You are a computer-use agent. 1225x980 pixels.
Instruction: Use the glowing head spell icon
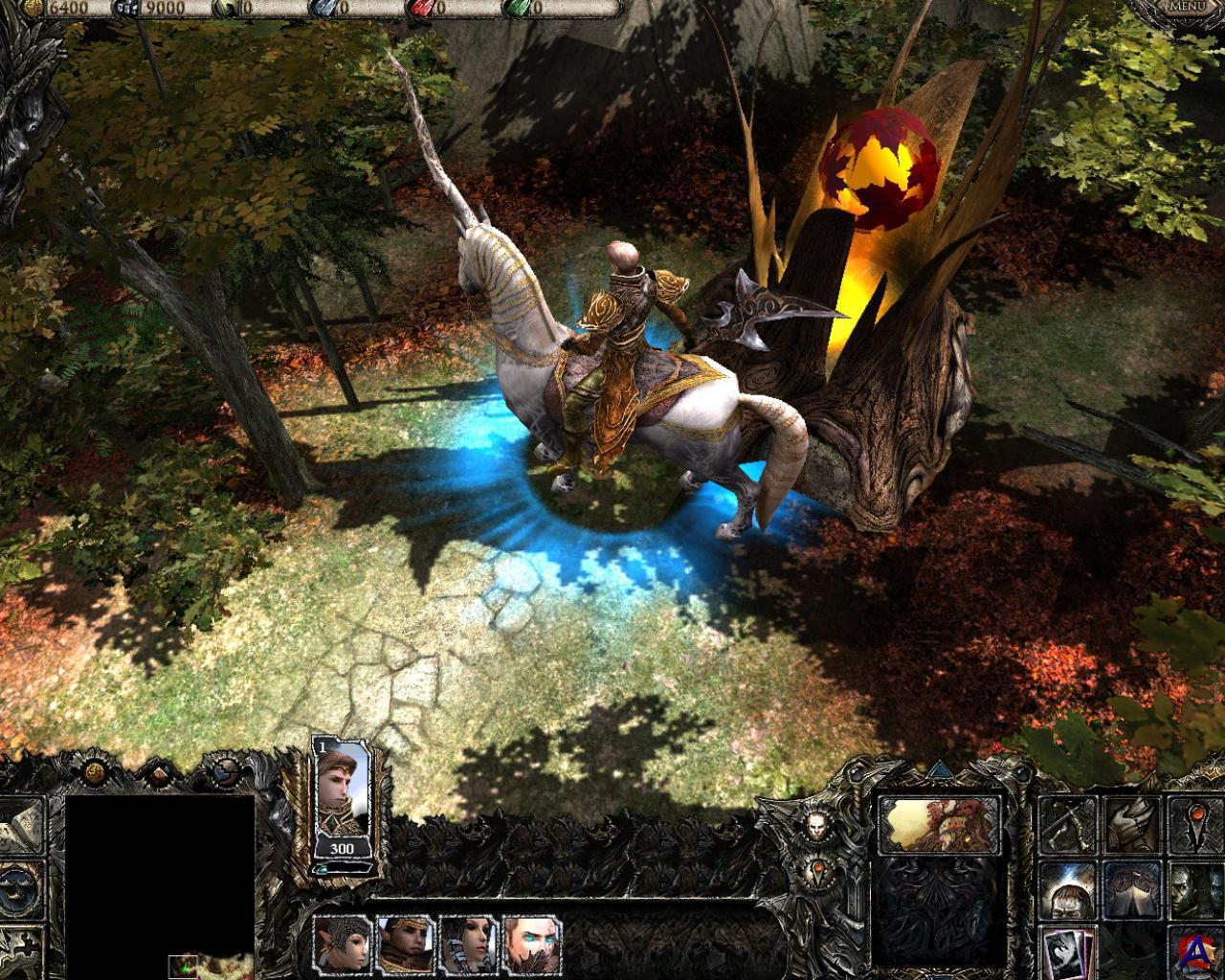pyautogui.click(x=1066, y=889)
